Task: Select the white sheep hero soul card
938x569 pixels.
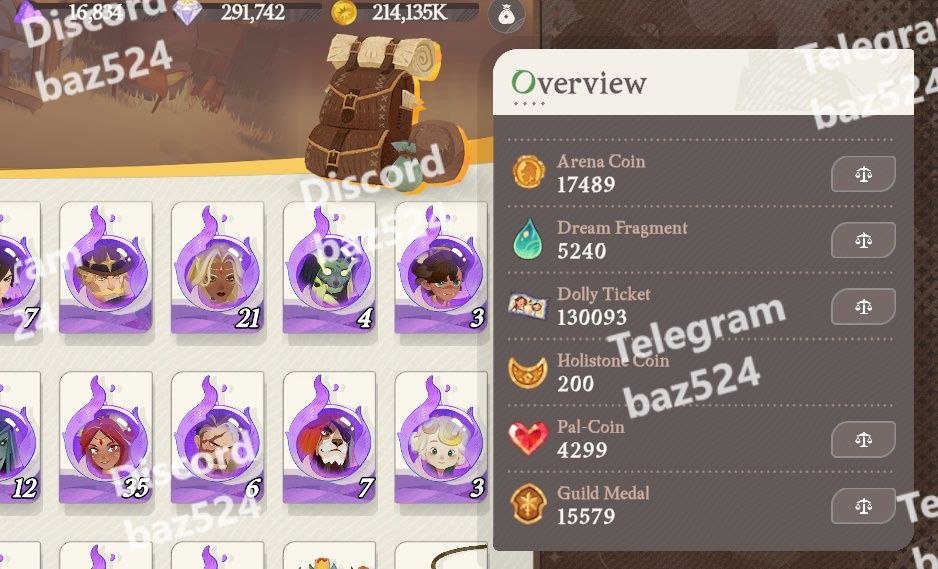Action: click(x=441, y=436)
